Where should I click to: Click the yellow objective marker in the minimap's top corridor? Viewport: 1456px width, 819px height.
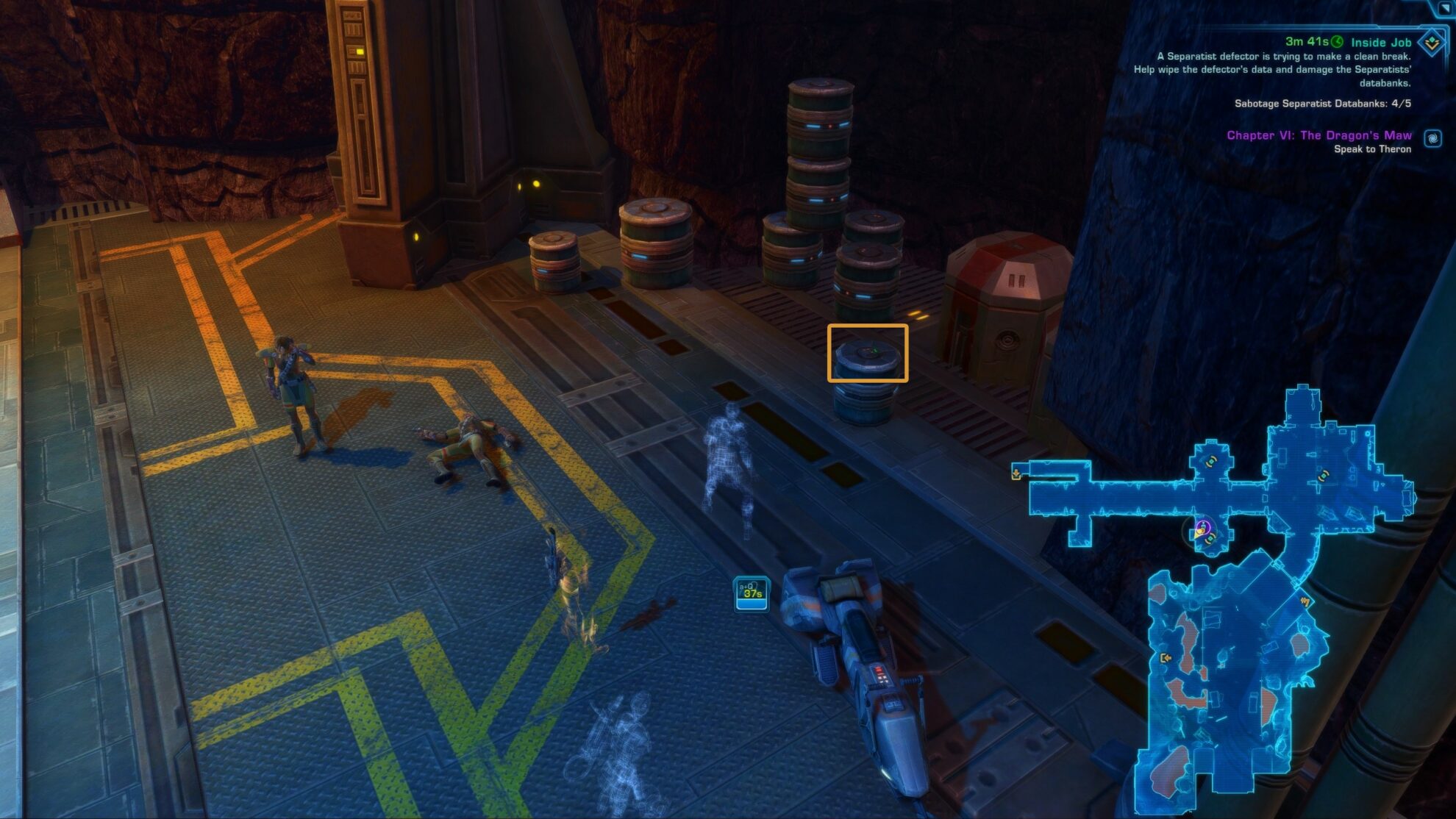[x=1211, y=462]
